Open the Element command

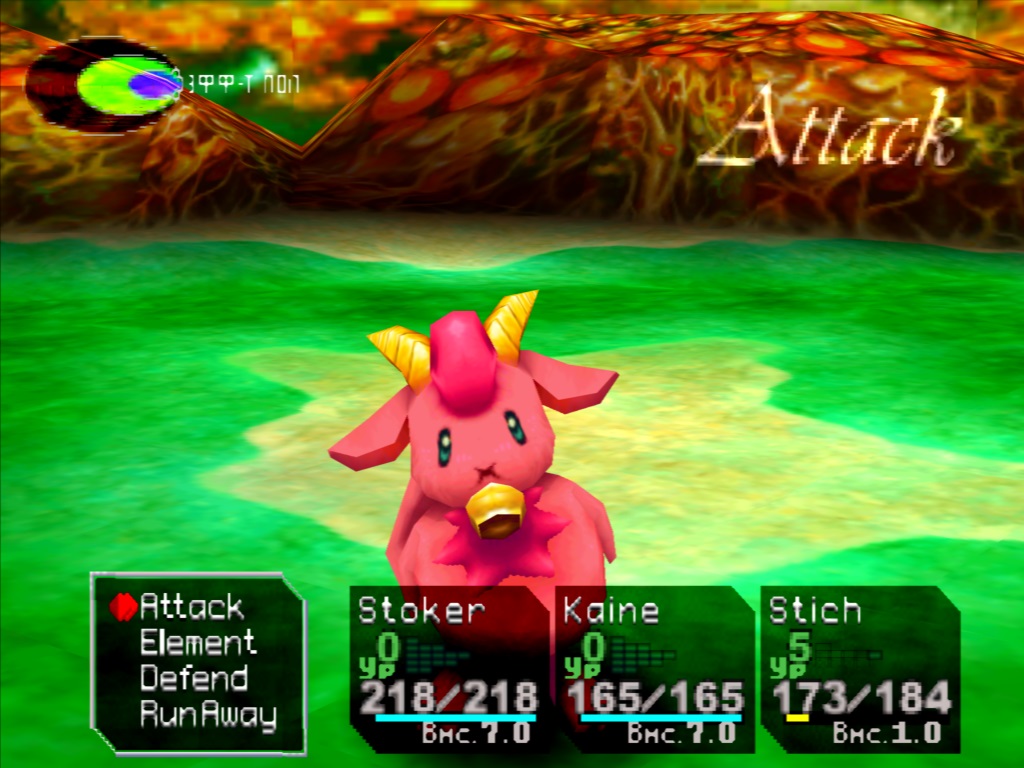click(x=198, y=642)
